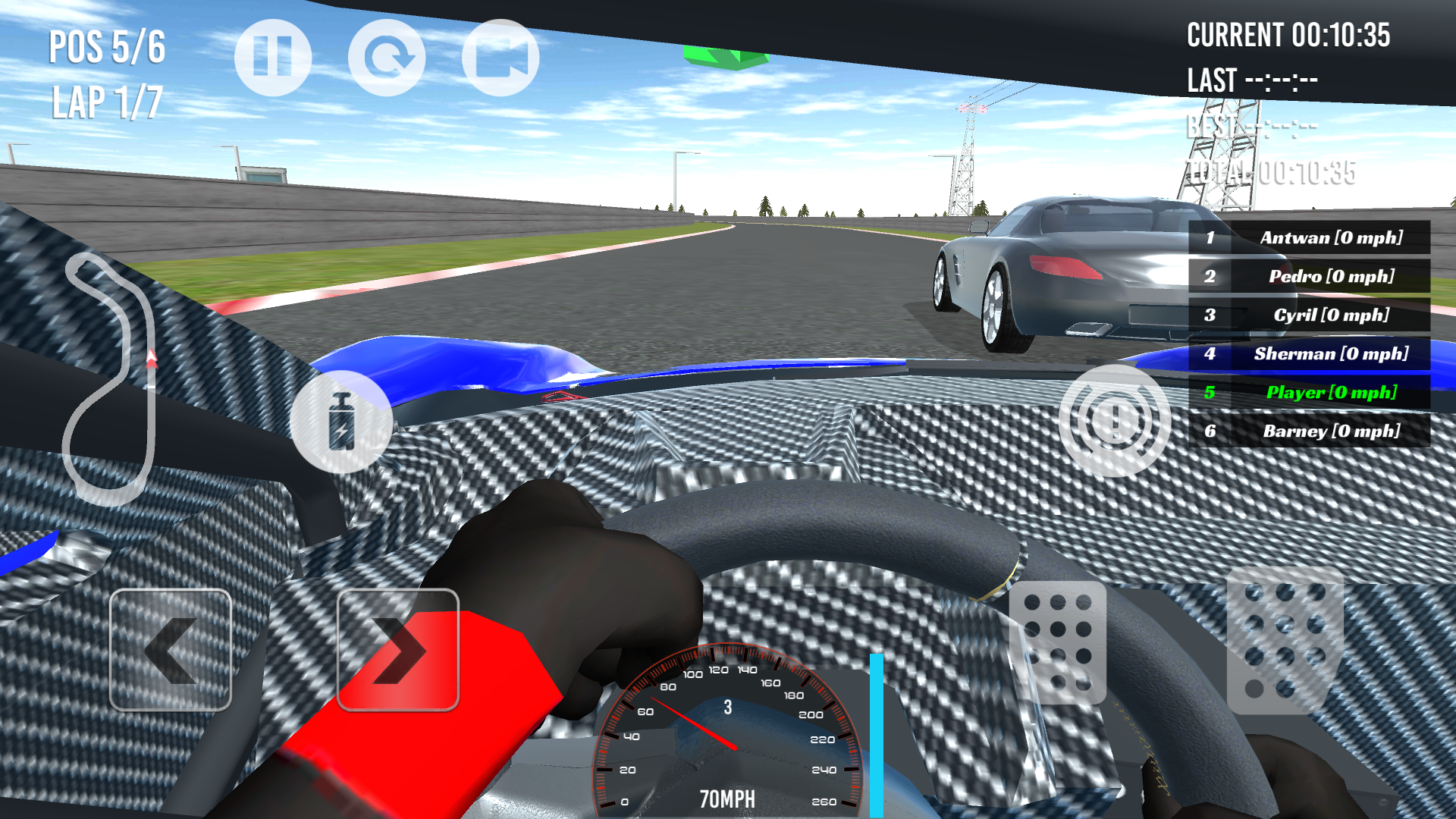Image resolution: width=1456 pixels, height=819 pixels.
Task: Click Pedro's leaderboard entry
Action: click(x=1310, y=276)
